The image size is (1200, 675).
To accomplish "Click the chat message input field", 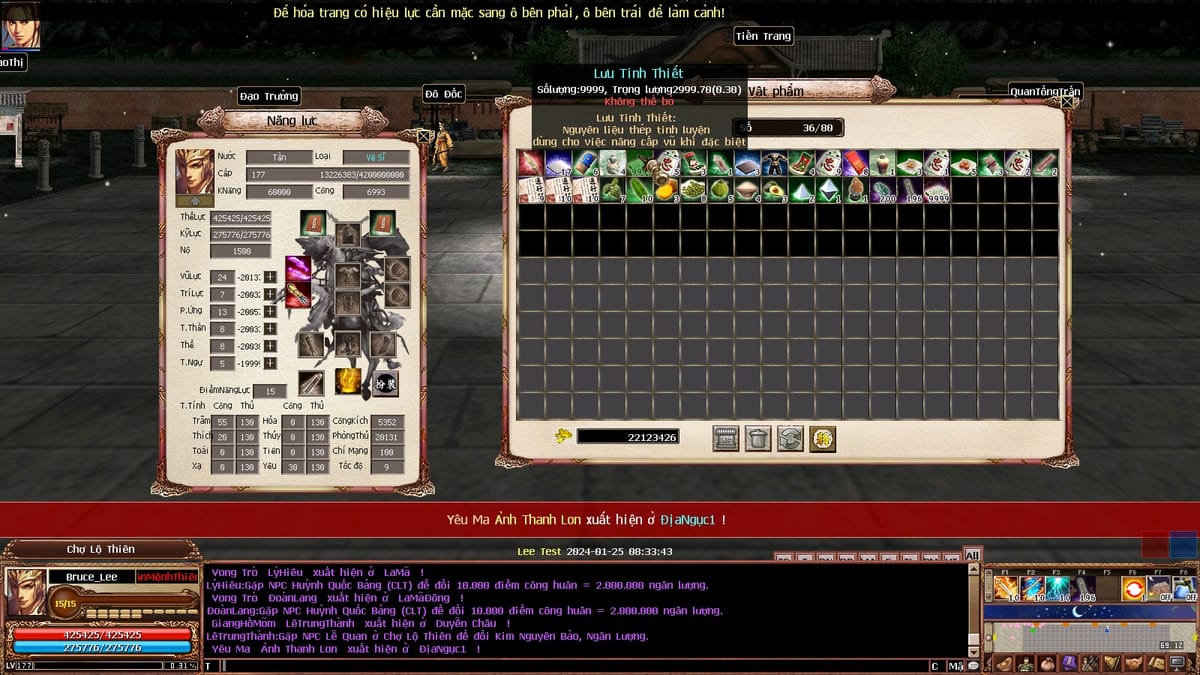I will point(560,666).
